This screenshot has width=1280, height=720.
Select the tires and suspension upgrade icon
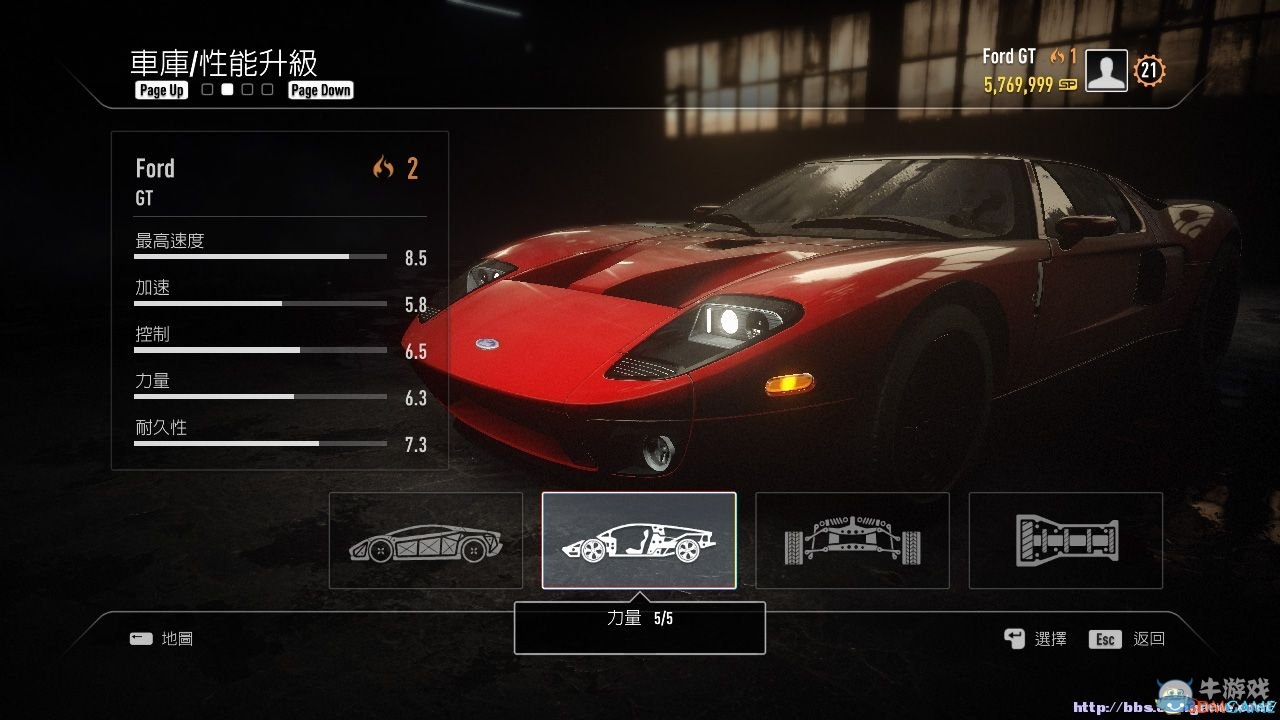tap(852, 540)
